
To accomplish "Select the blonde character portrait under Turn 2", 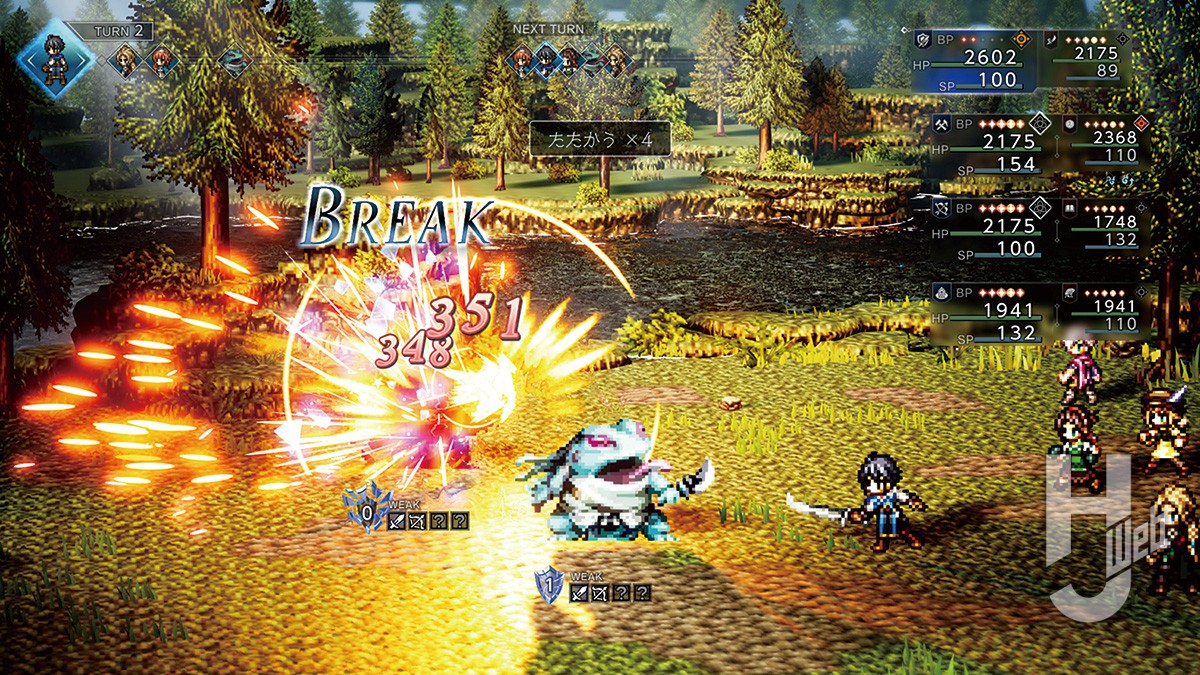I will 125,61.
